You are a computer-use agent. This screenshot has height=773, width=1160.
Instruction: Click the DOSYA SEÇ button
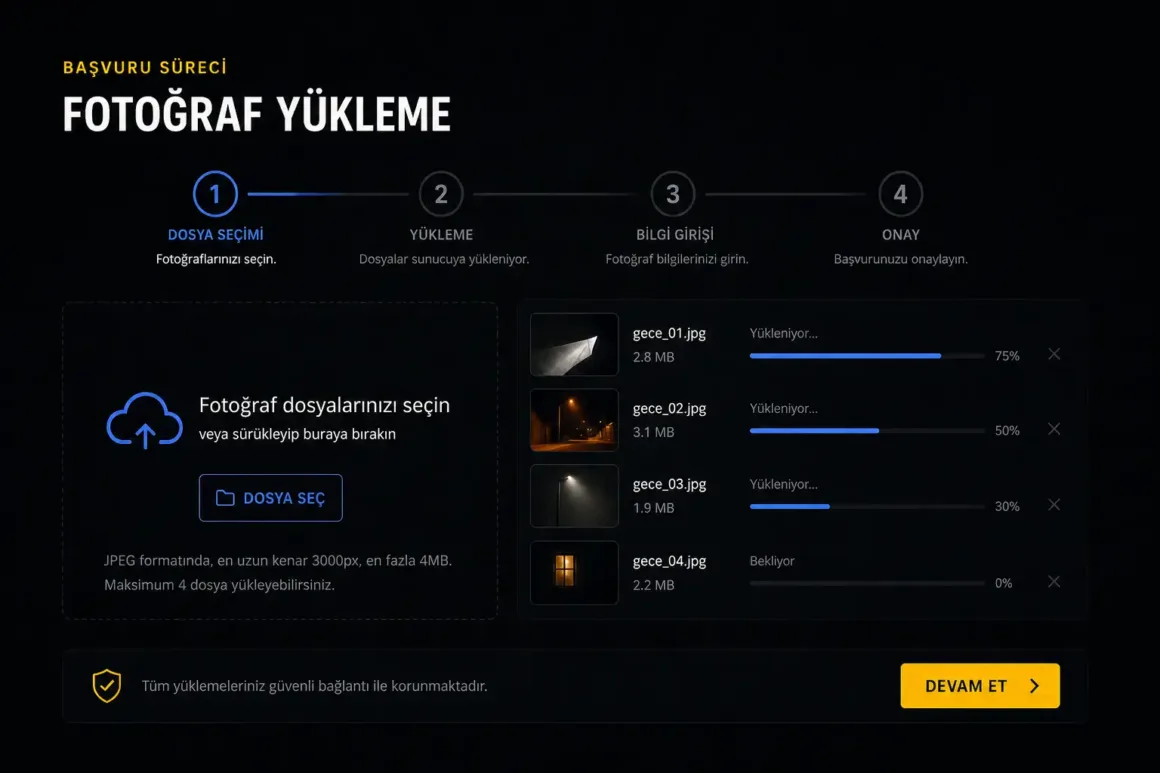click(x=271, y=498)
